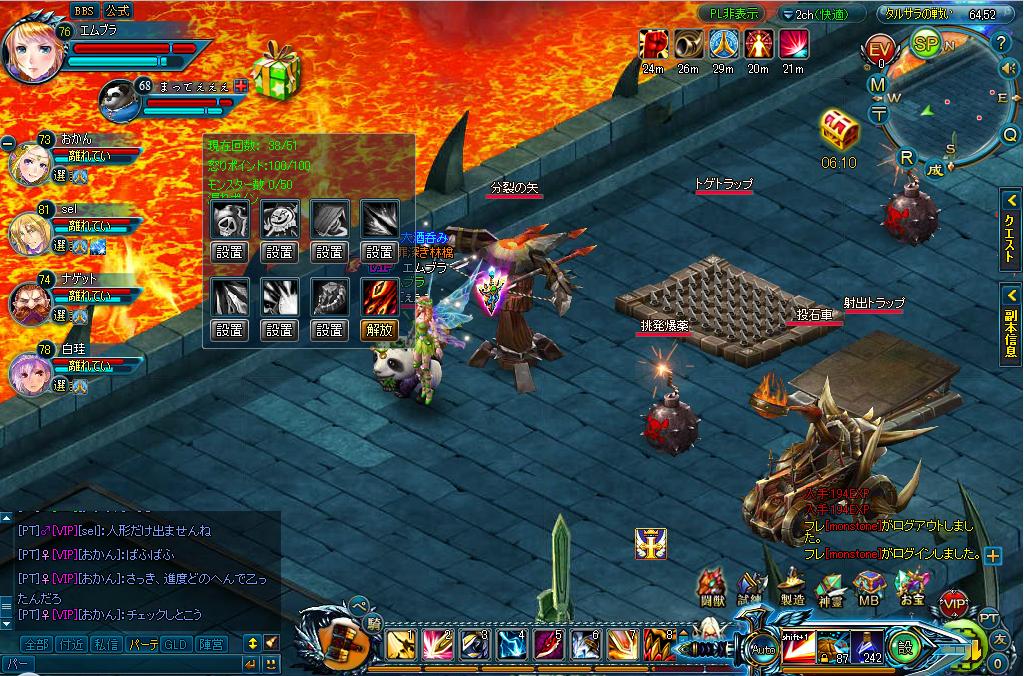This screenshot has height=676, width=1024.
Task: Open the map with the M button
Action: click(877, 85)
